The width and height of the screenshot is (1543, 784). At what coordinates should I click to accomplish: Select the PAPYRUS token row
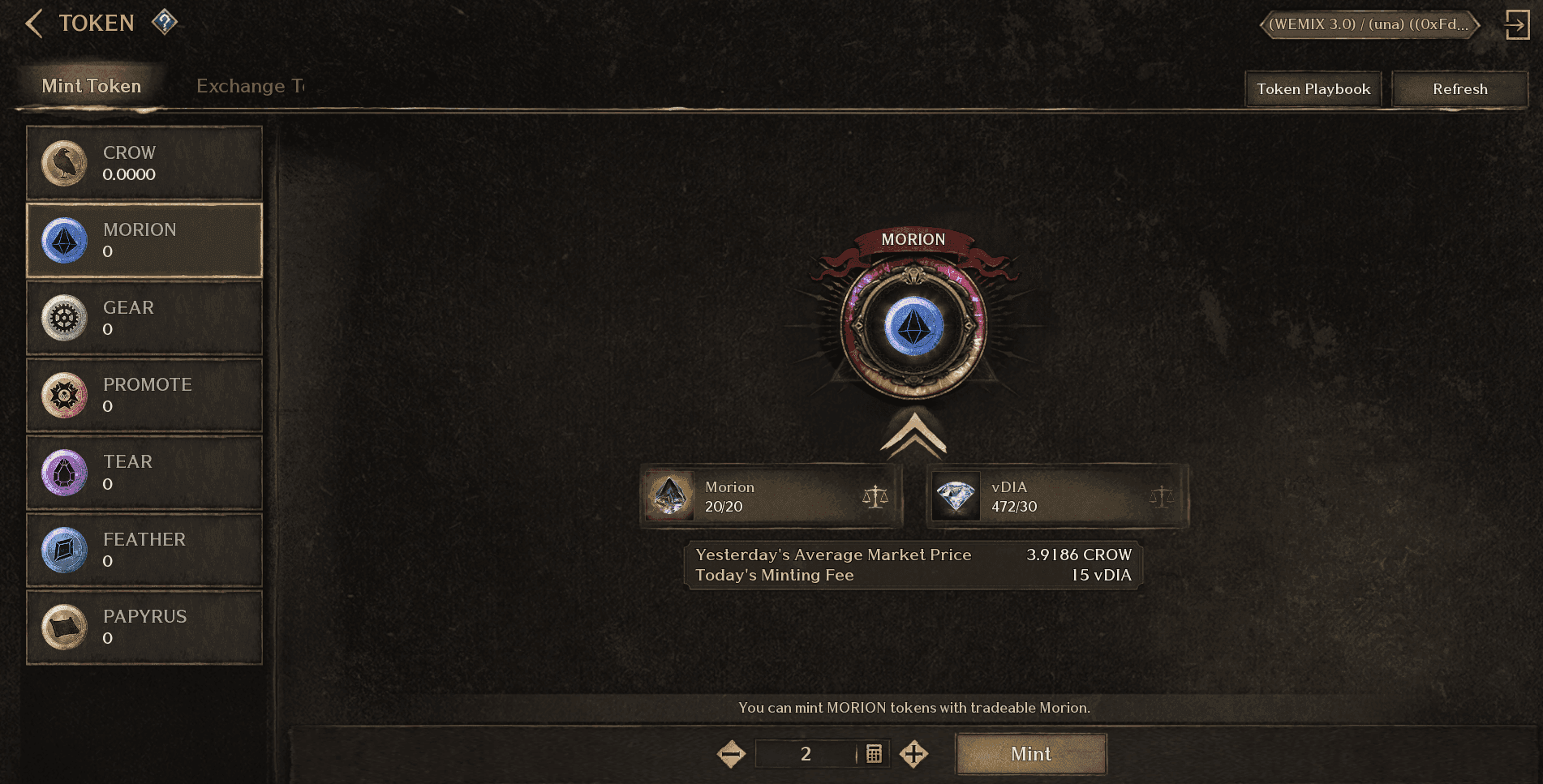[144, 628]
